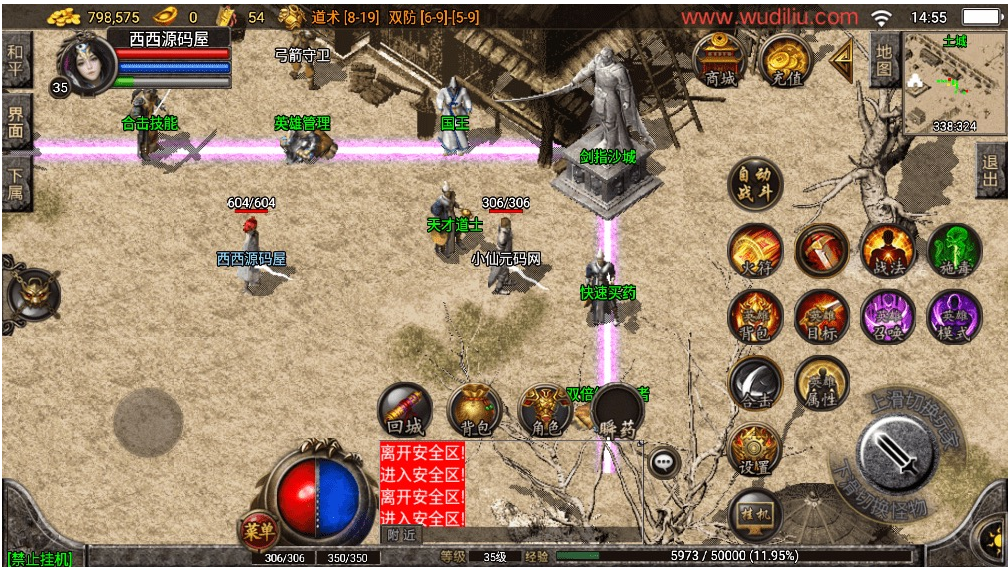Image resolution: width=1008 pixels, height=567 pixels.
Task: Activate the 火符 fire talisman skill
Action: (x=755, y=251)
